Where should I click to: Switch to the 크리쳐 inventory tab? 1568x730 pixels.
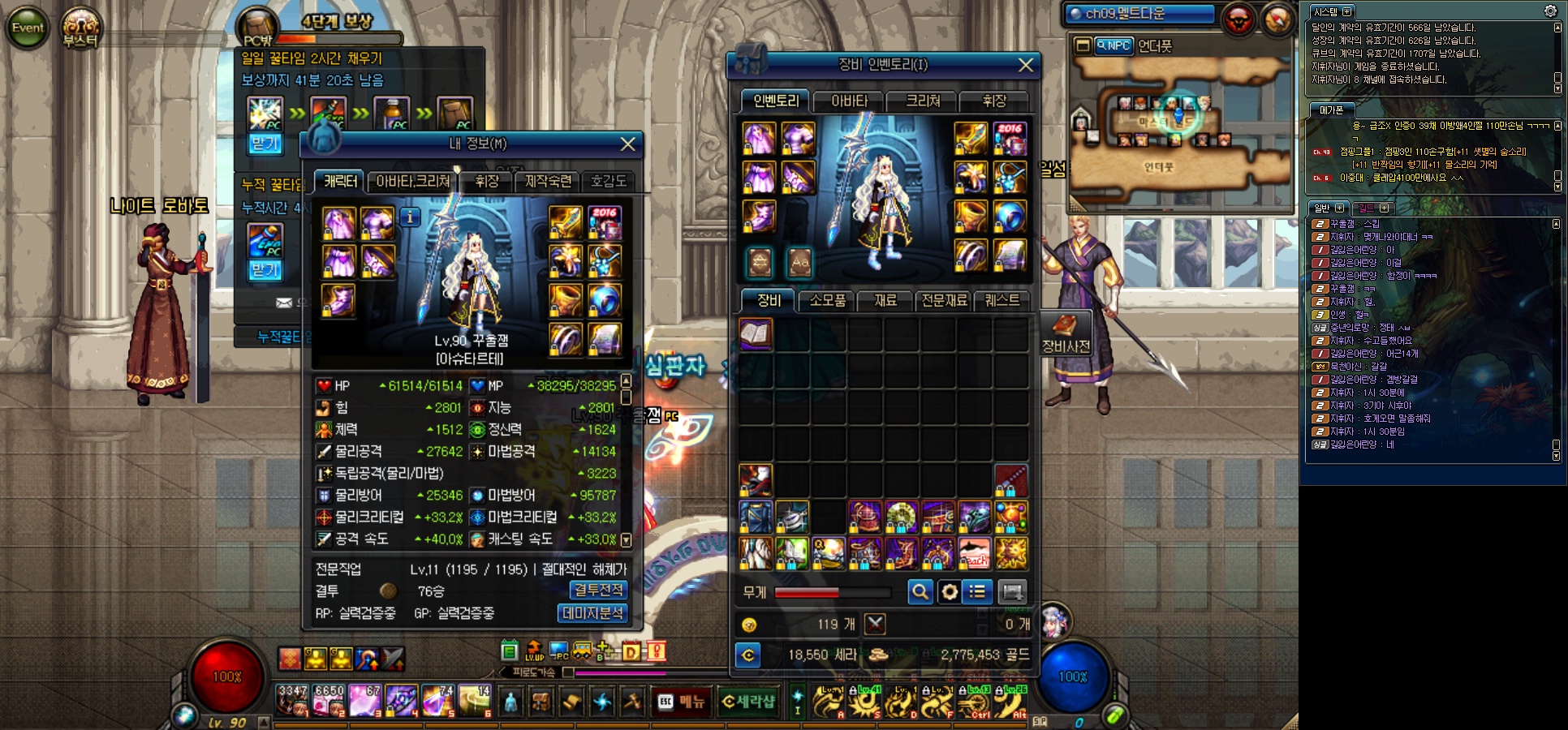click(923, 101)
